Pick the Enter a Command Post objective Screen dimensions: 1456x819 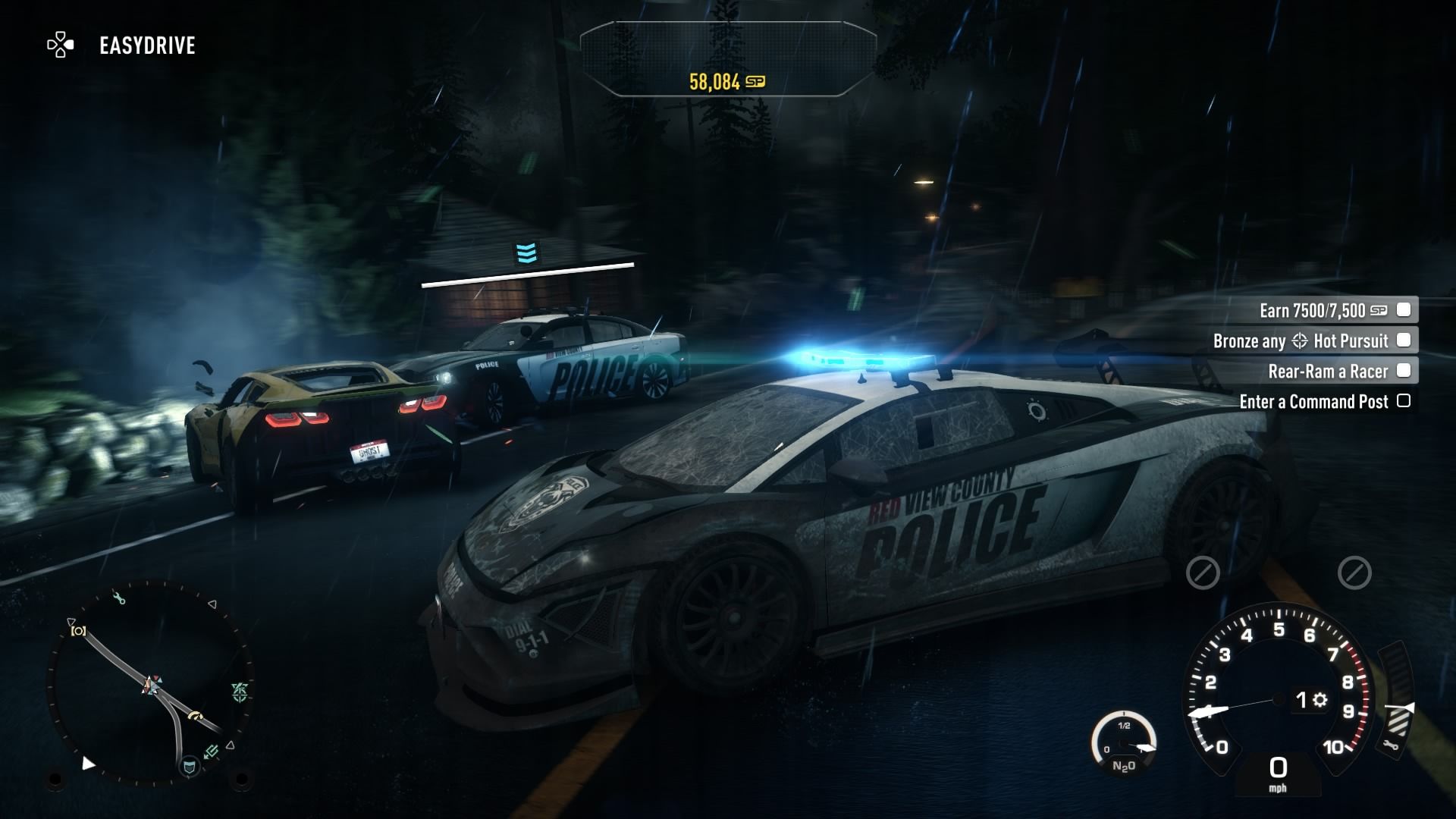pos(1313,401)
